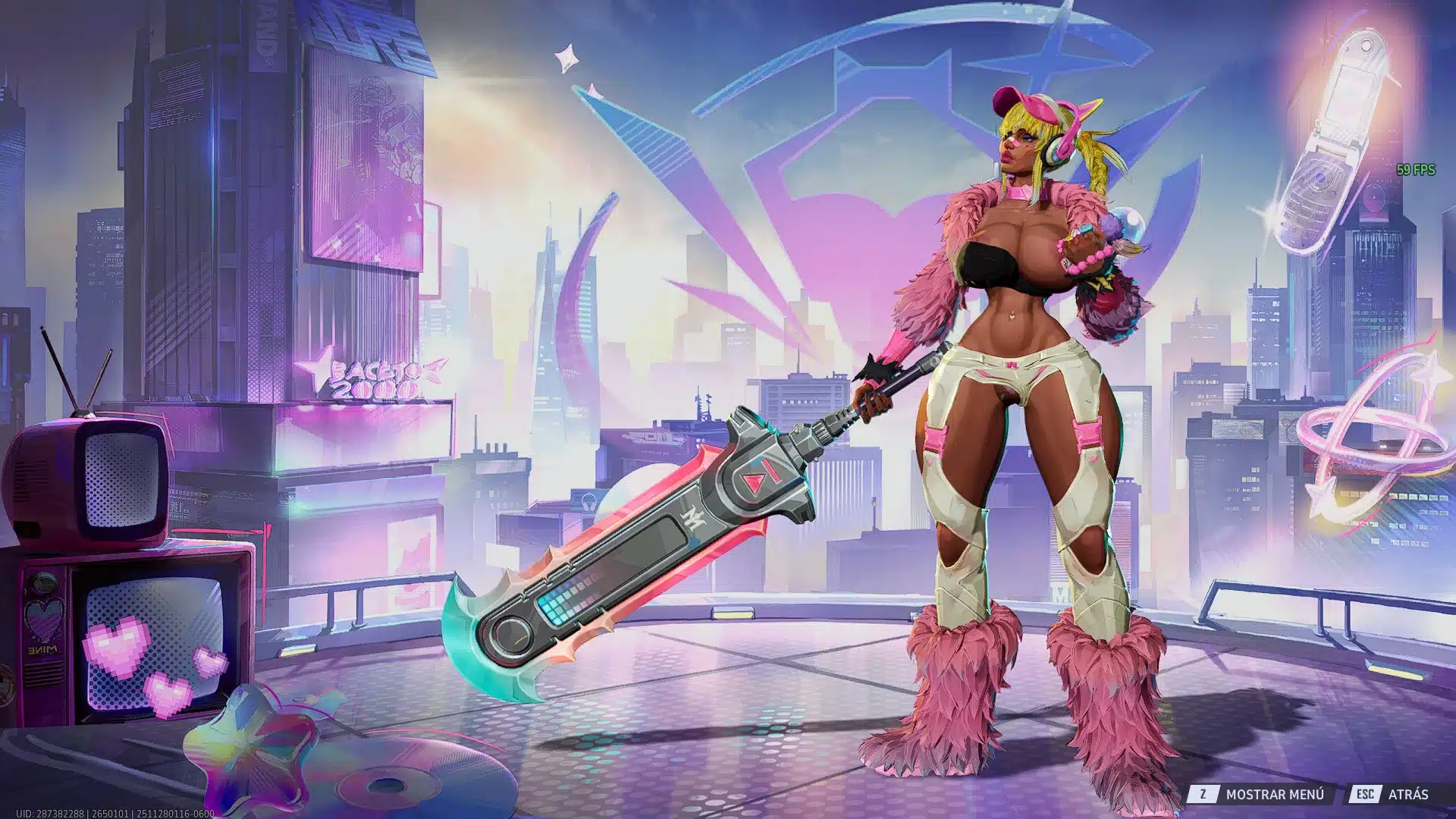Image resolution: width=1456 pixels, height=819 pixels.
Task: Show the menu with Mostrar Menú
Action: point(1262,794)
